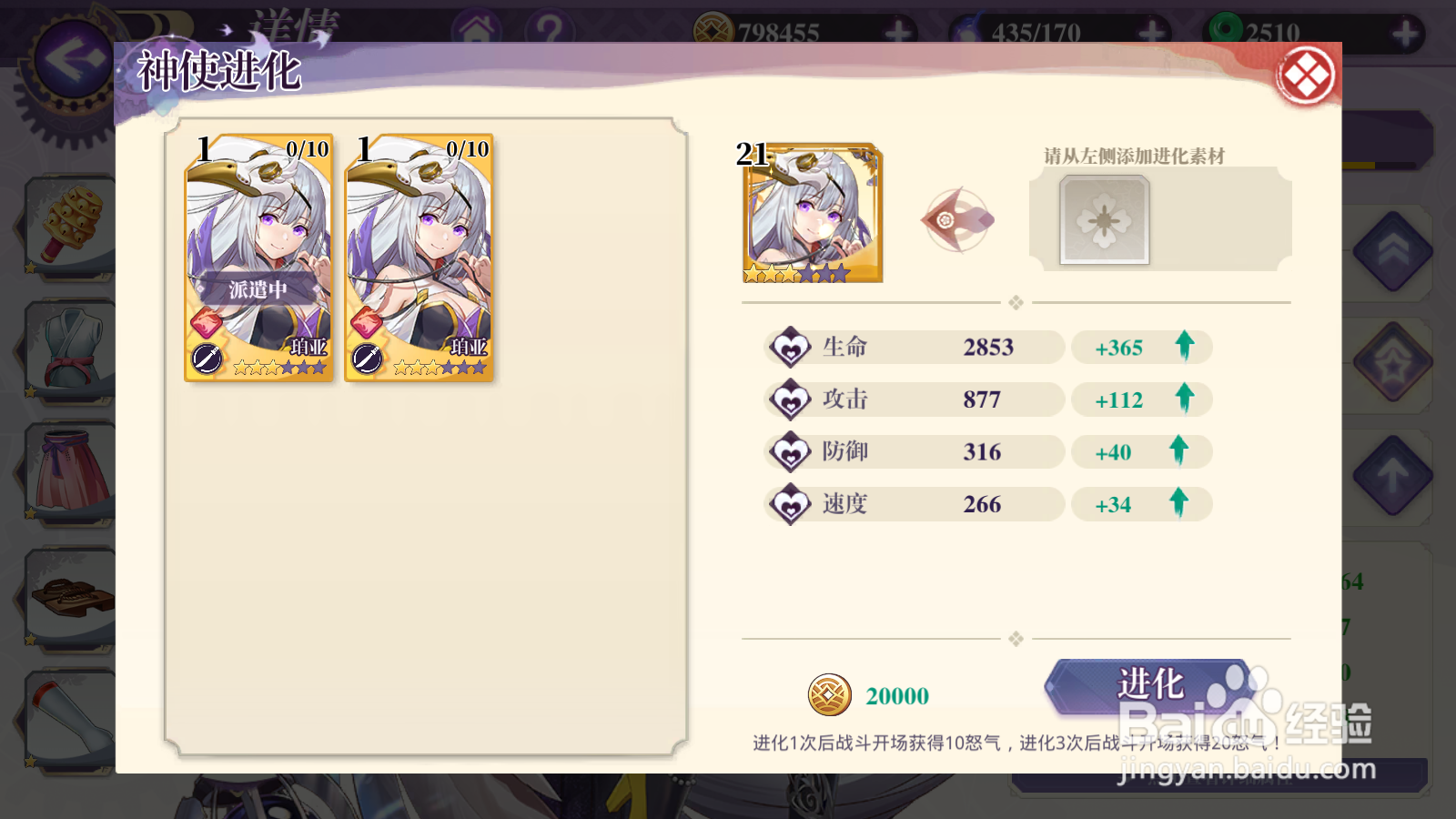Close the 神使进化 window with the red button

[1308, 74]
